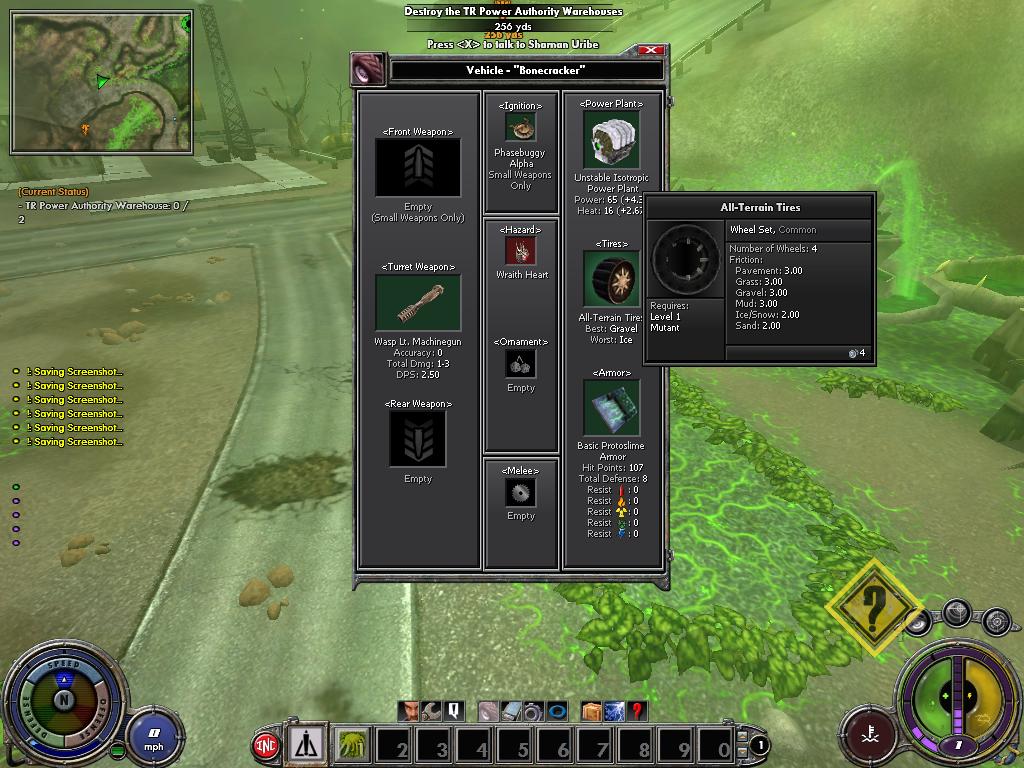1024x768 pixels.
Task: Select the All-Terrain Tires slot
Action: coord(611,279)
